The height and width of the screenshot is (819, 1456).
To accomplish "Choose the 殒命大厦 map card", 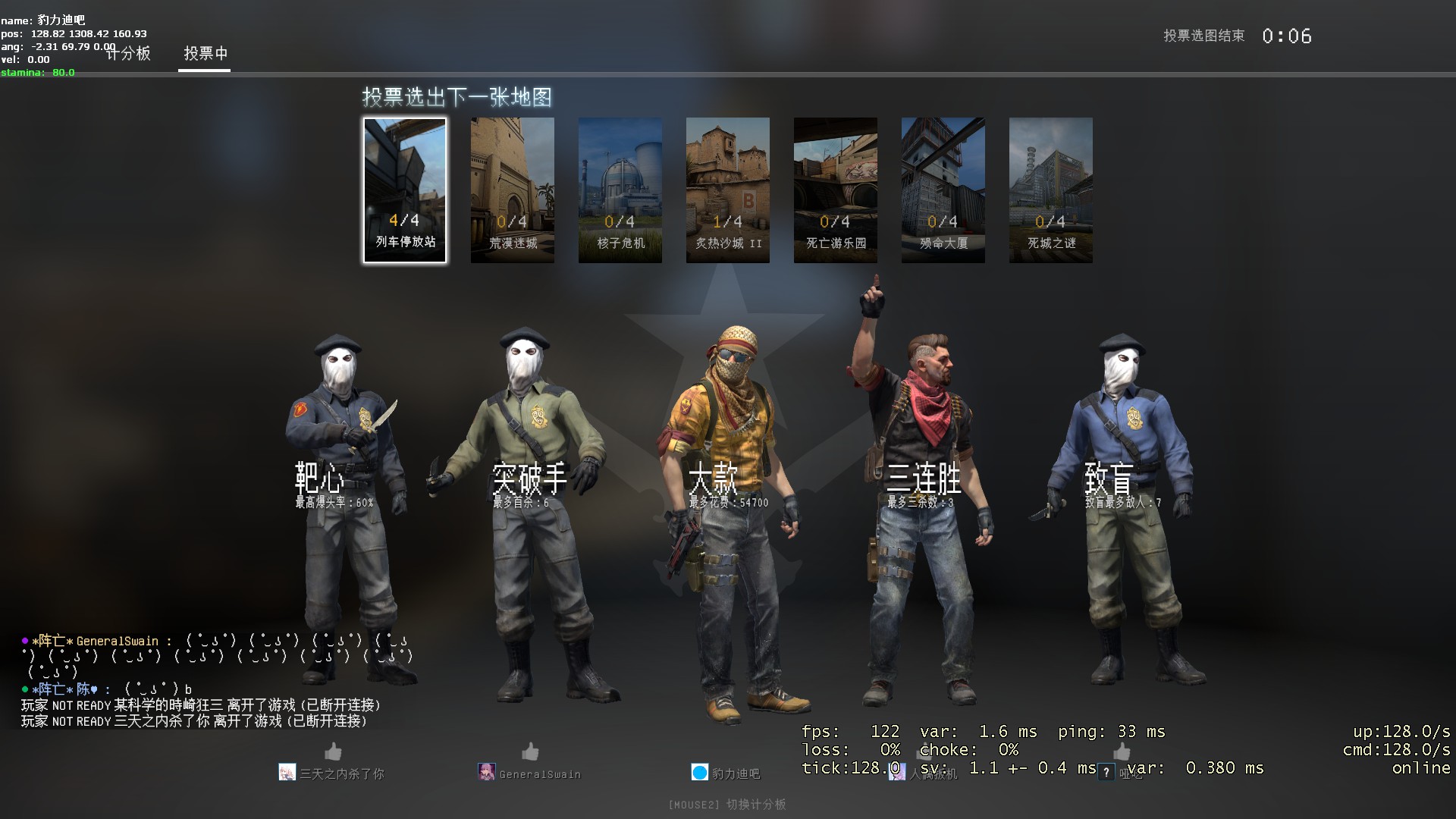I will 943,190.
